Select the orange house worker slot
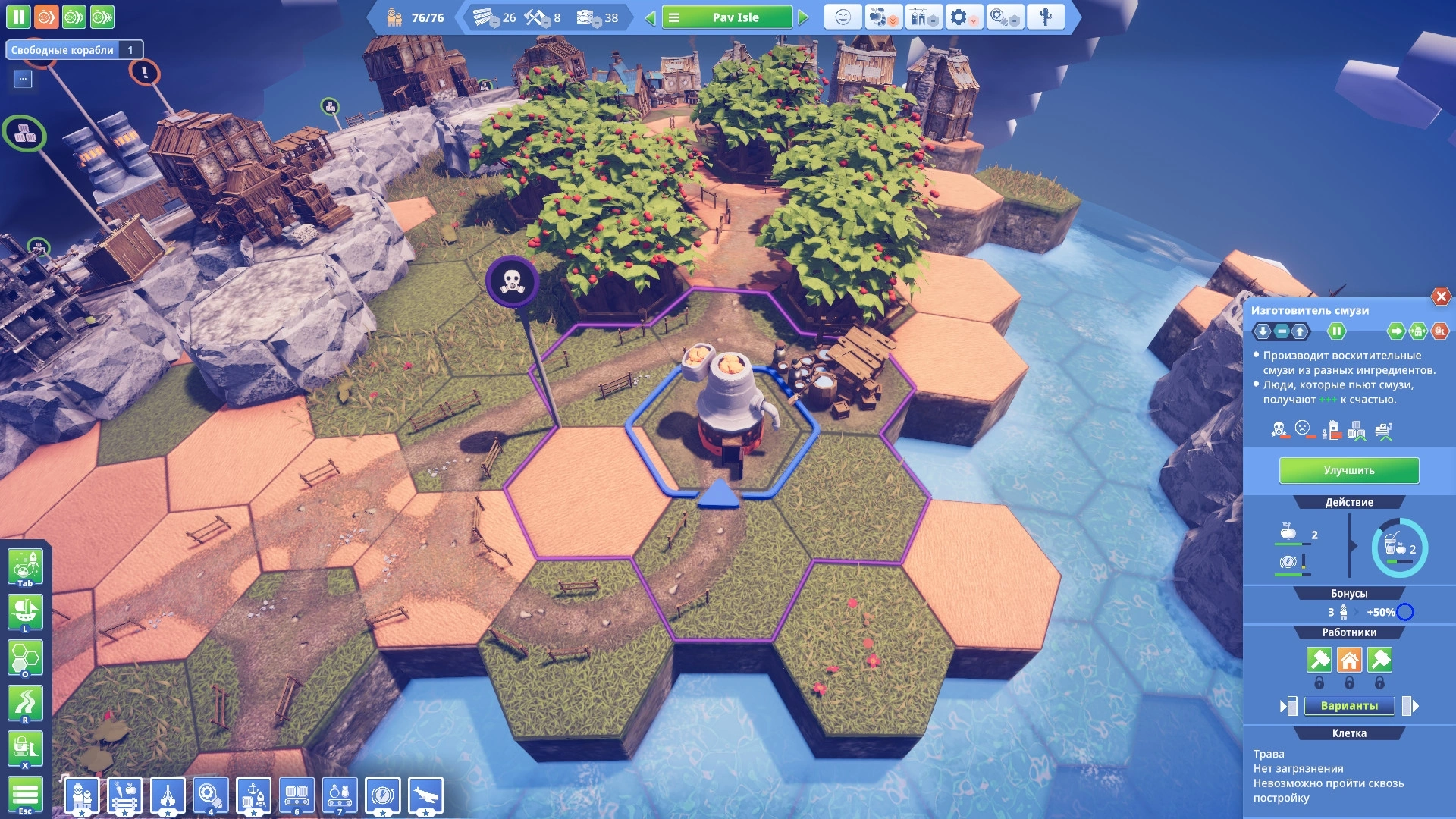The width and height of the screenshot is (1456, 819). [x=1349, y=660]
